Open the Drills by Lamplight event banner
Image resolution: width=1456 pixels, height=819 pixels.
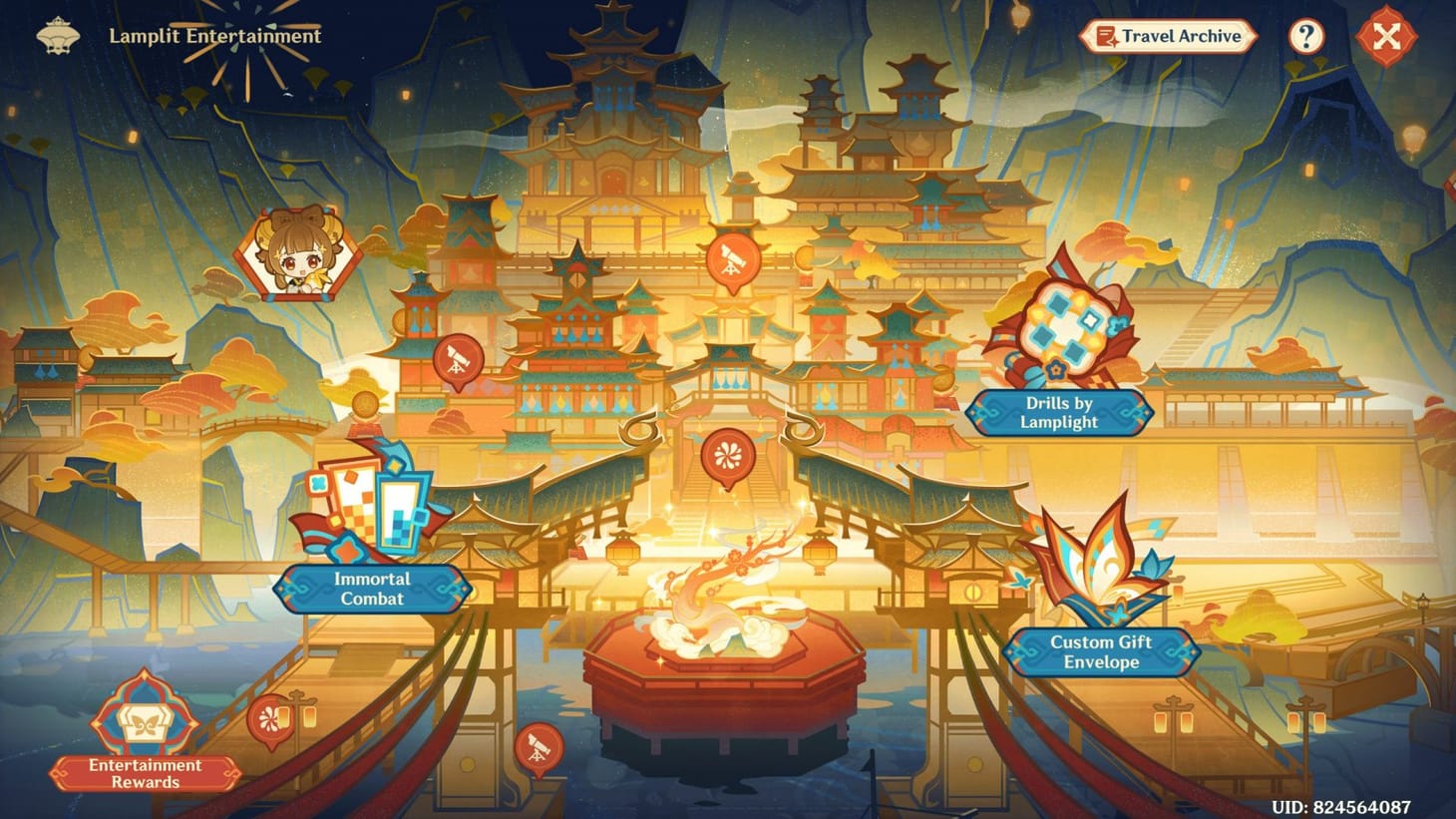(x=1060, y=412)
